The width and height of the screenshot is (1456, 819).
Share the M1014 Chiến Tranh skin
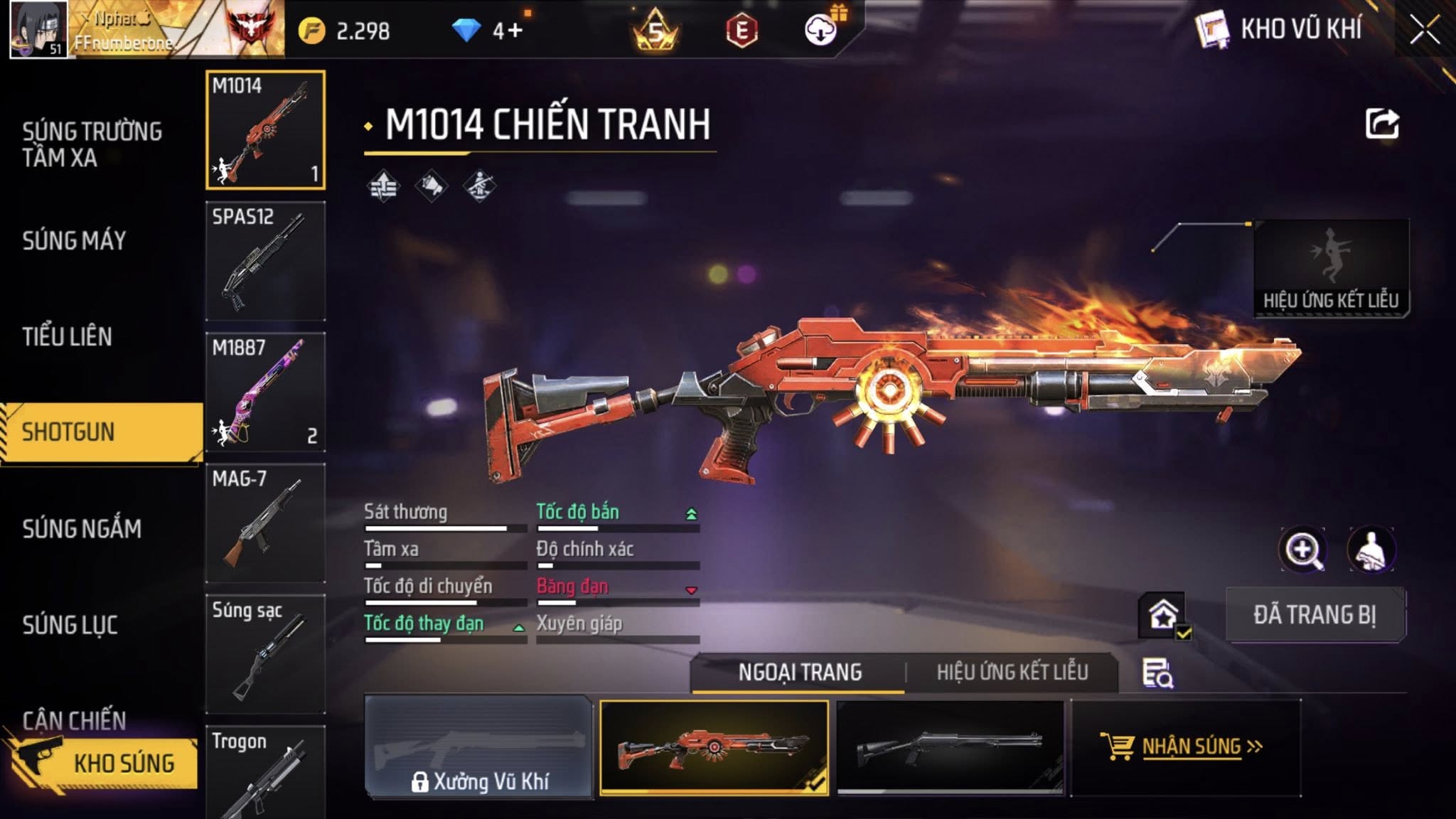pyautogui.click(x=1381, y=124)
